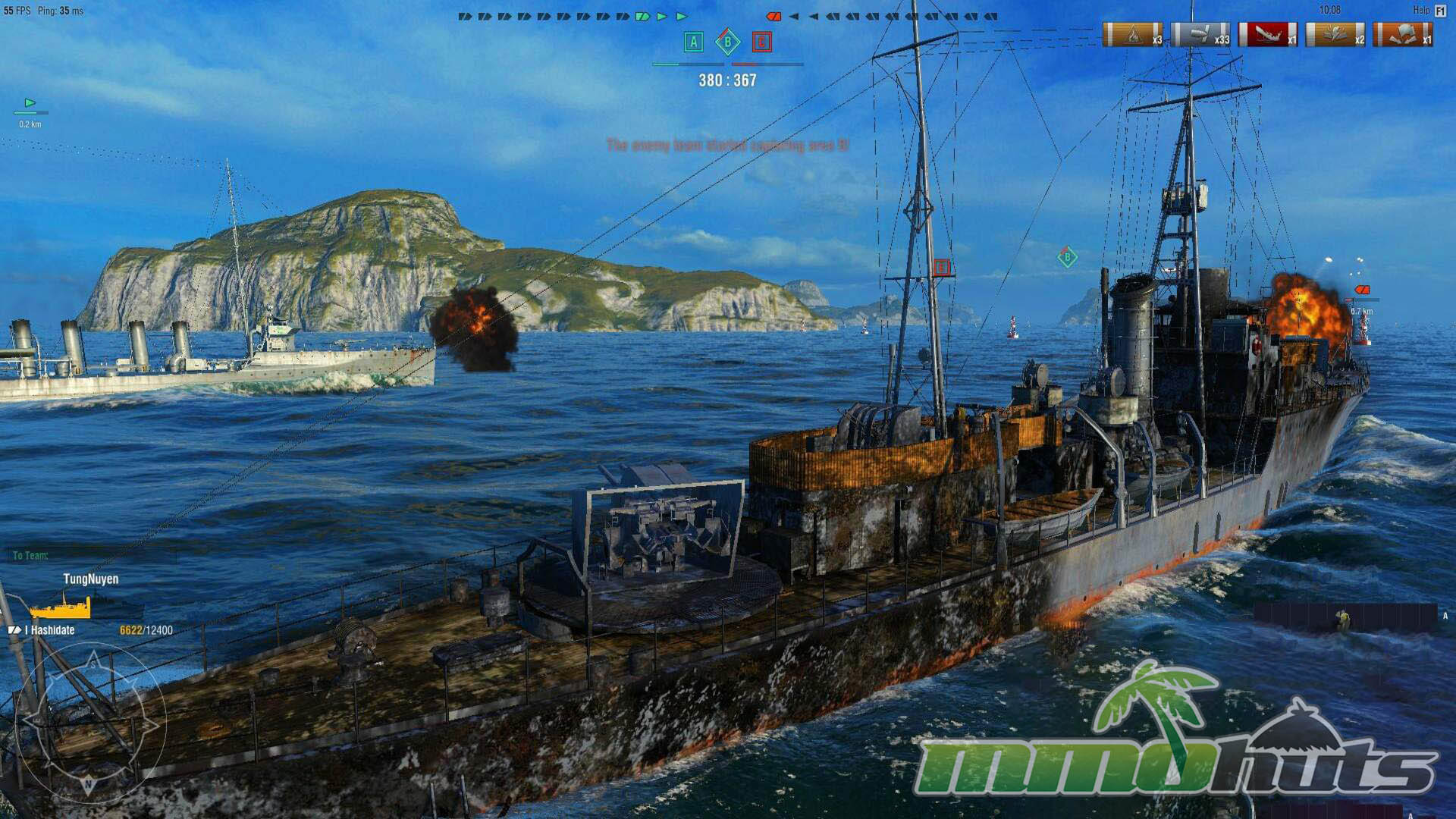Click the red sinking ship ribbon
This screenshot has width=1456, height=819.
point(1267,35)
